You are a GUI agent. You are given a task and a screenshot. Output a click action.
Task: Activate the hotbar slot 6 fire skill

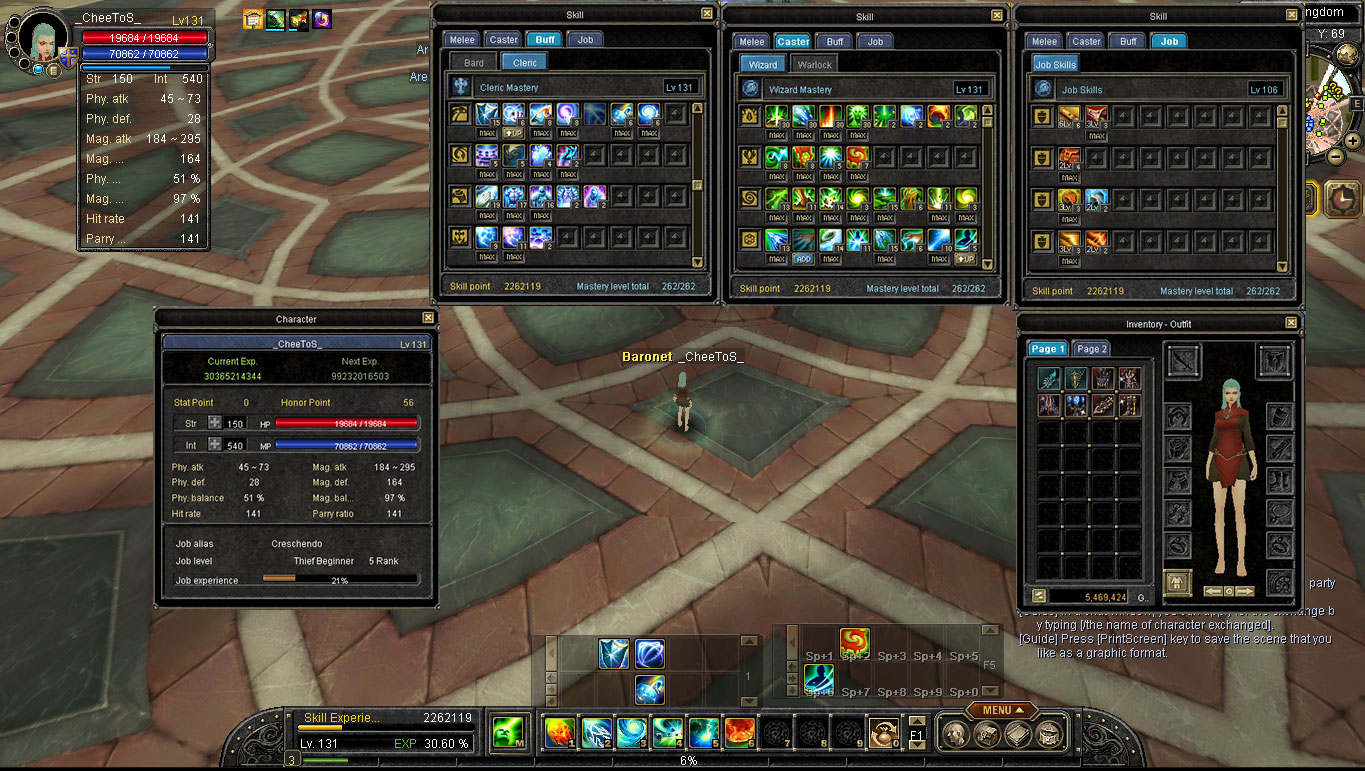pyautogui.click(x=739, y=733)
